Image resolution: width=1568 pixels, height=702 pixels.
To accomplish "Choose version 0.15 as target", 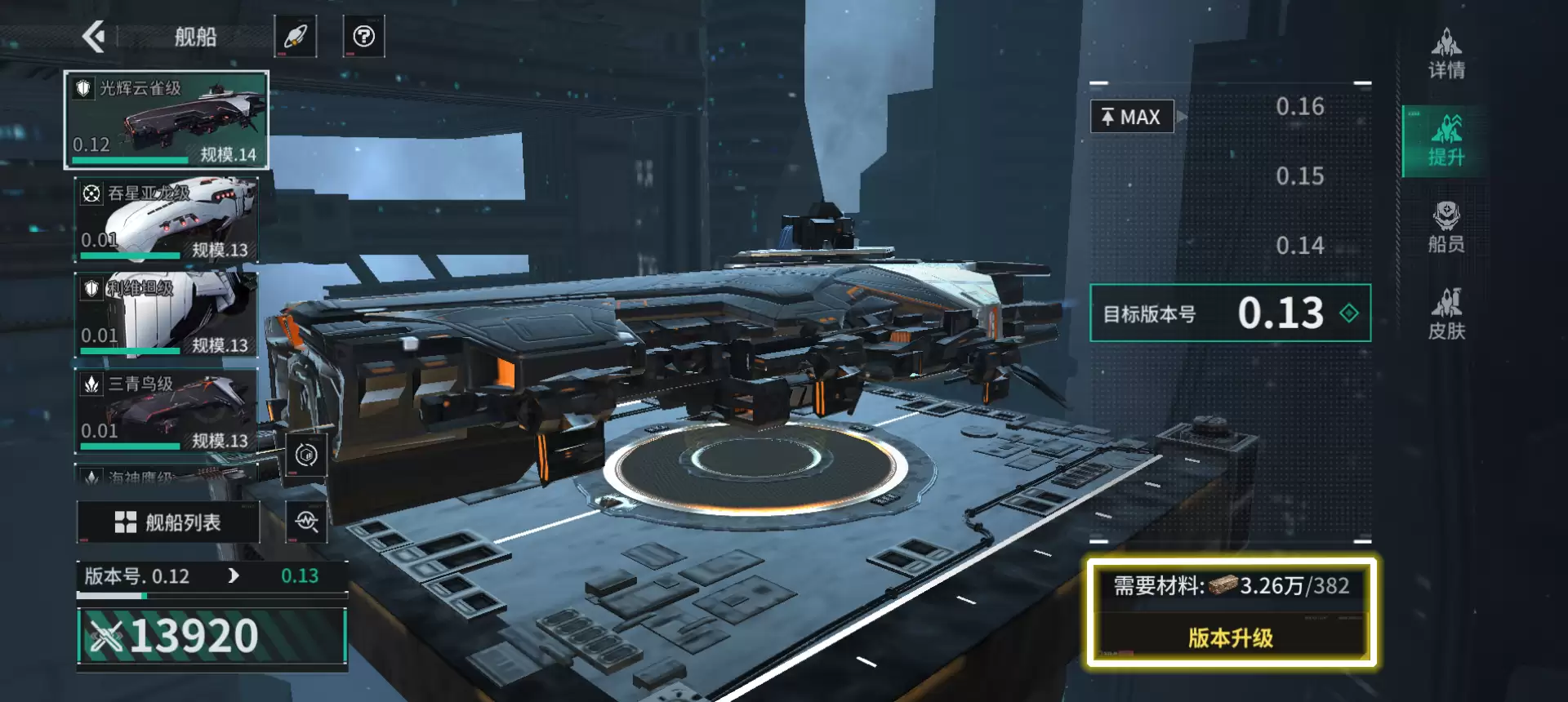I will tap(1299, 176).
